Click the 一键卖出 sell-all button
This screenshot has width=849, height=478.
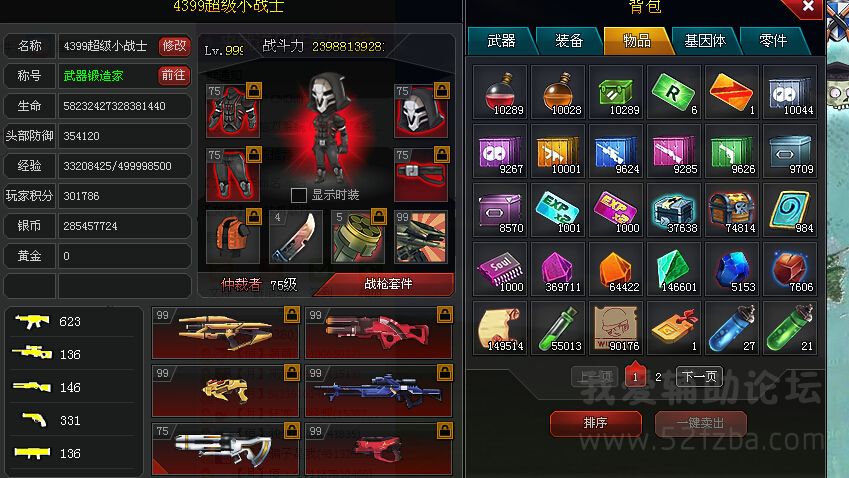pos(700,423)
